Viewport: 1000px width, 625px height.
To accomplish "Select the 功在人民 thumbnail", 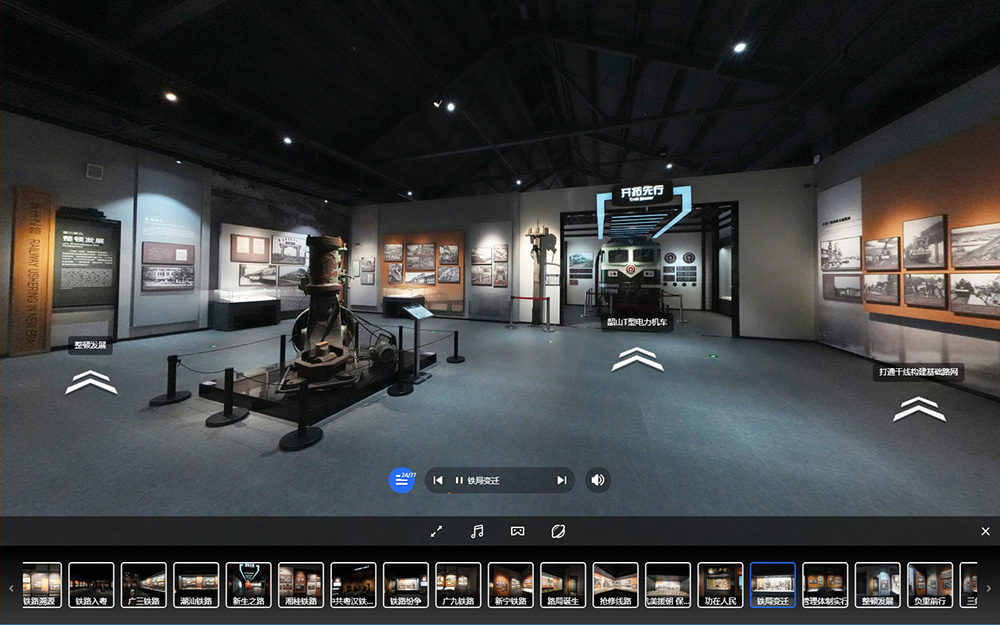I will point(720,585).
